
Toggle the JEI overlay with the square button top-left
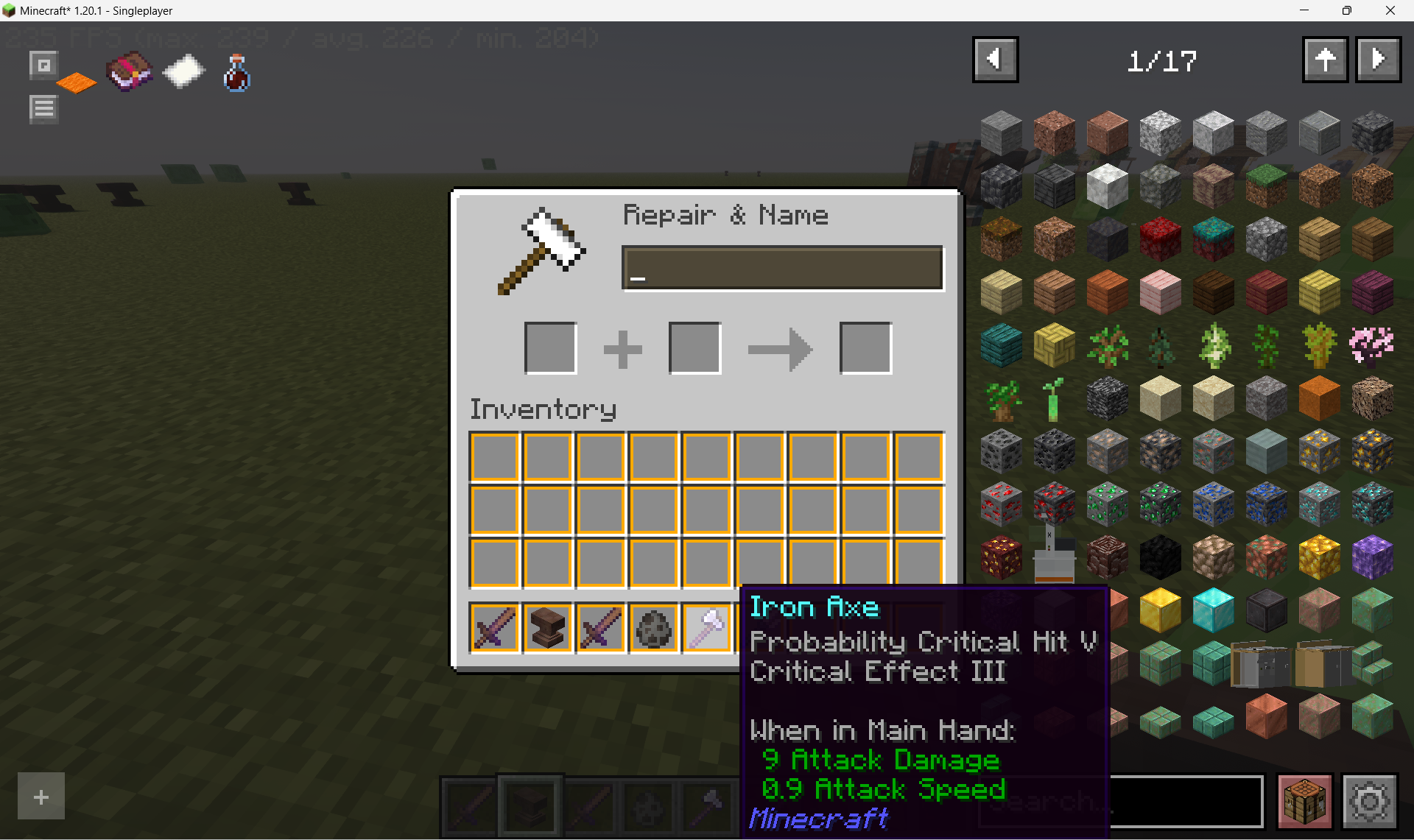click(x=43, y=64)
